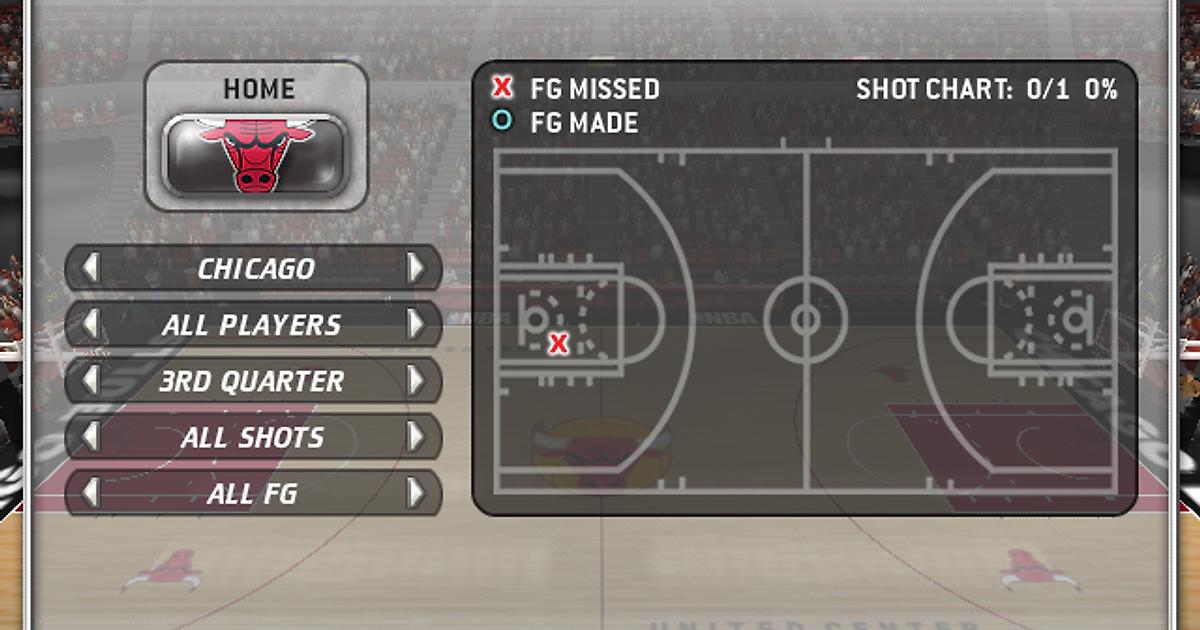Cycle ALL PLAYERS filter to previous option
The width and height of the screenshot is (1200, 630).
coord(91,324)
